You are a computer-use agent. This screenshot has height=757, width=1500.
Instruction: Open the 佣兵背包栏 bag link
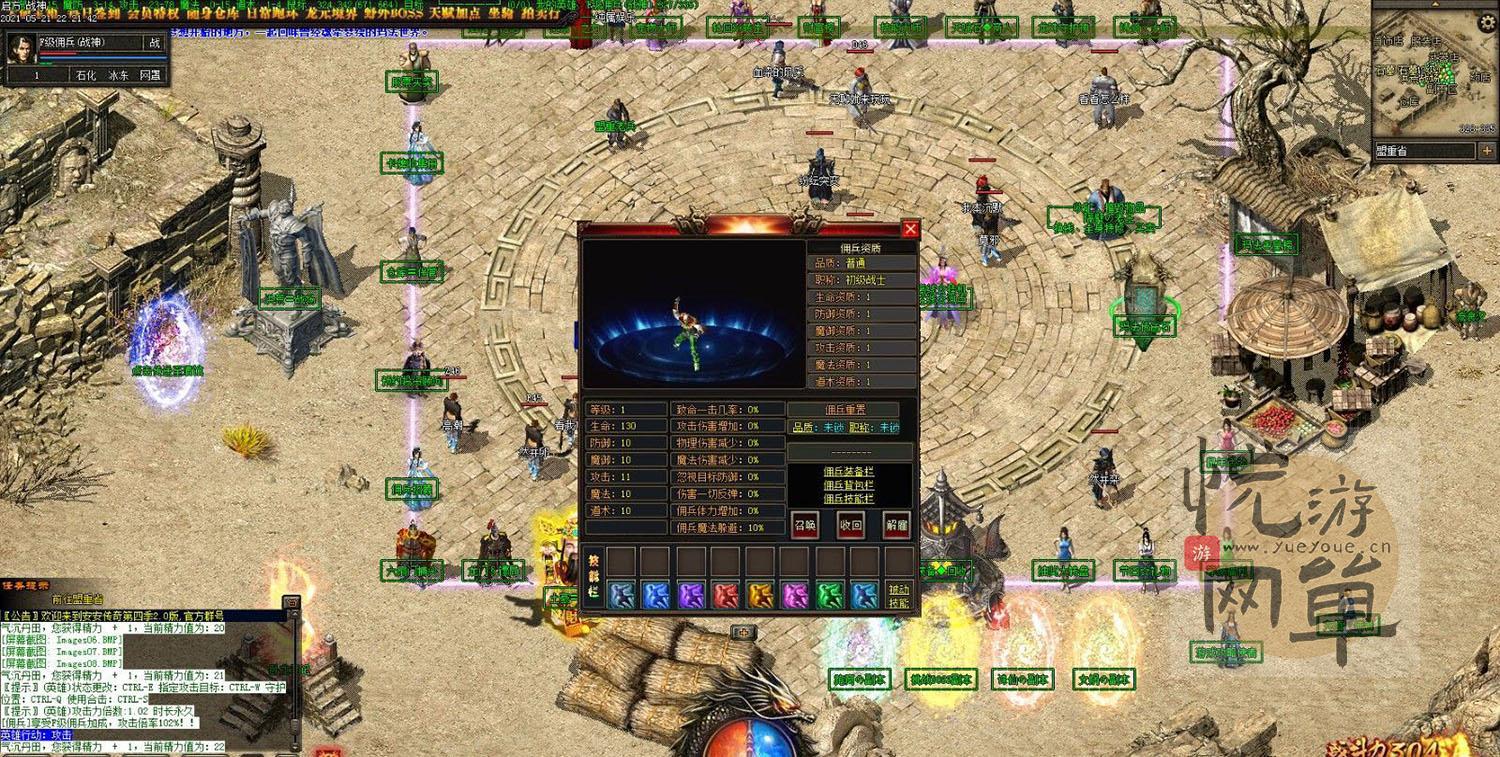[x=848, y=485]
